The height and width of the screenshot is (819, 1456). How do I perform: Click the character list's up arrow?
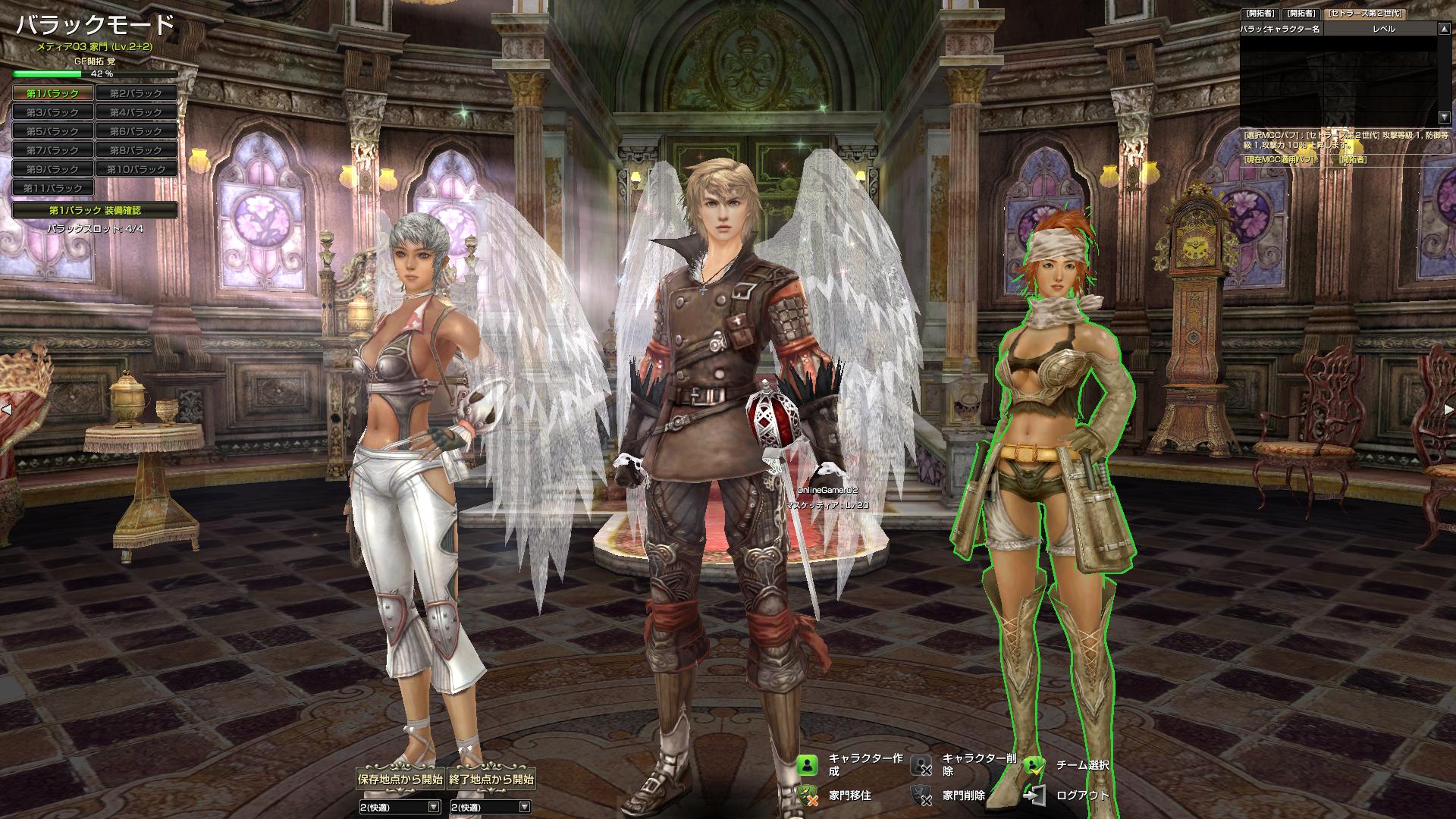[1444, 29]
